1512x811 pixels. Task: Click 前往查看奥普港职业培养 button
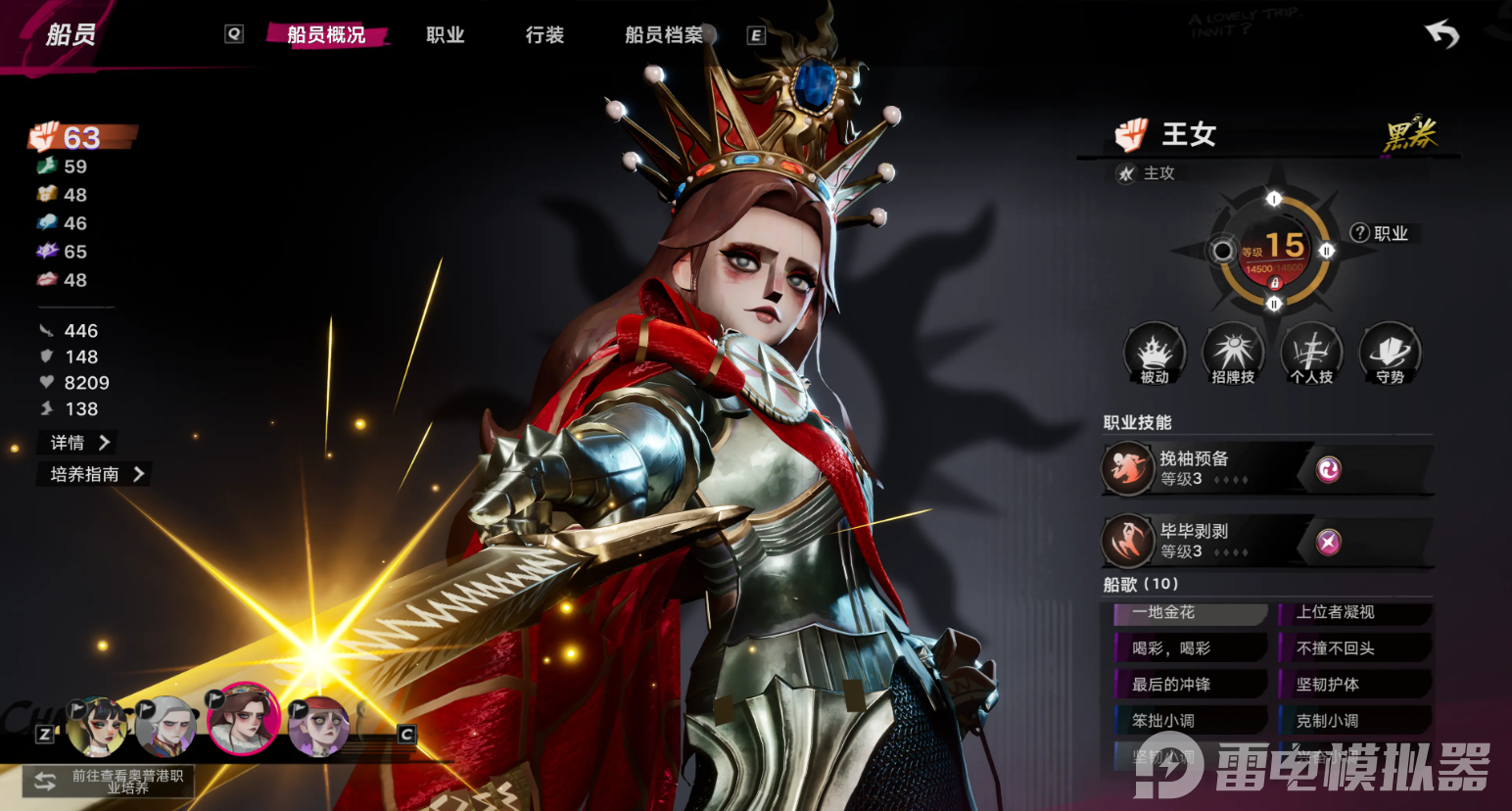pos(109,781)
